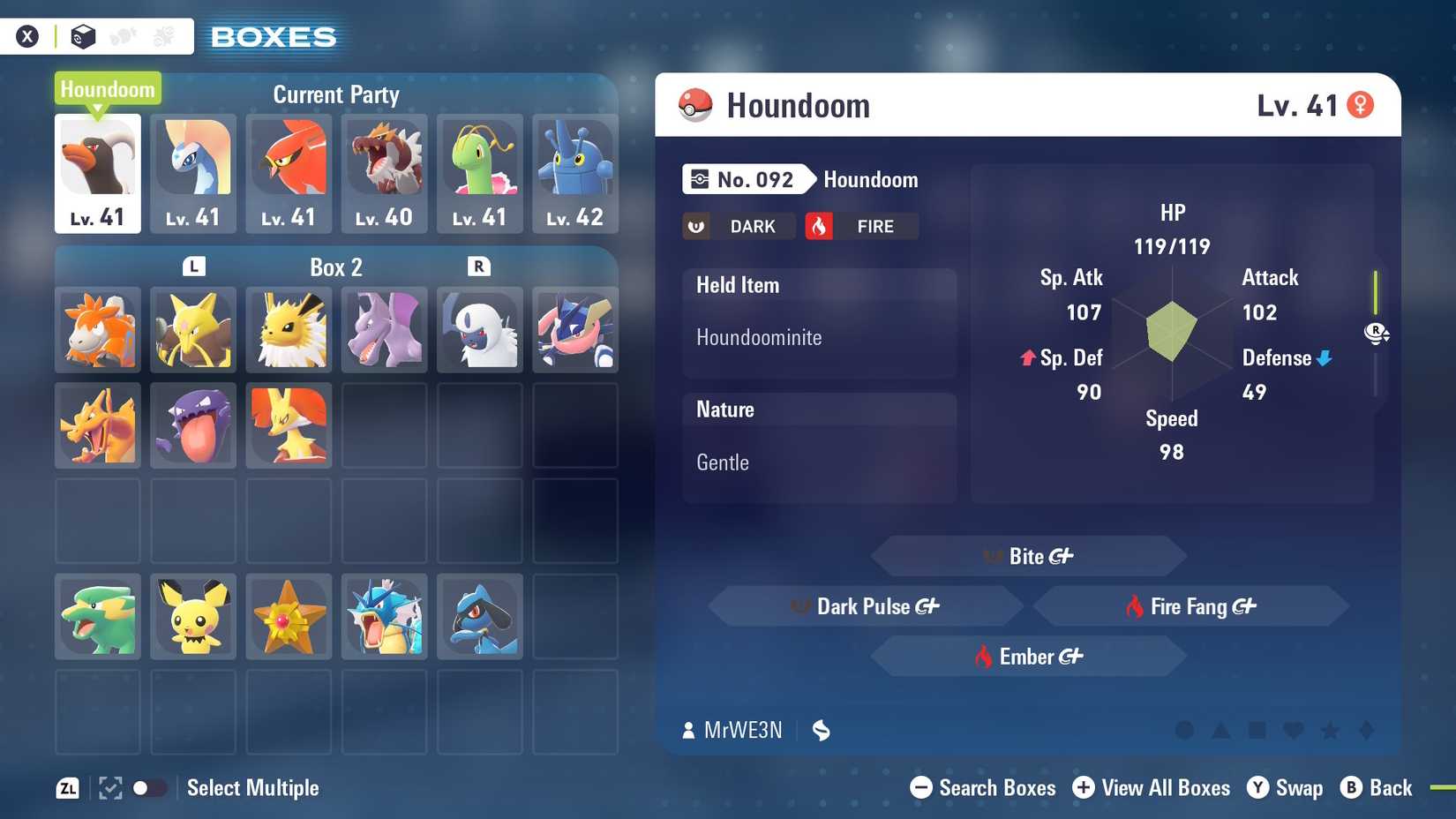Click the ZL shoulder button icon near Select Multiple
Viewport: 1456px width, 819px height.
pos(69,788)
